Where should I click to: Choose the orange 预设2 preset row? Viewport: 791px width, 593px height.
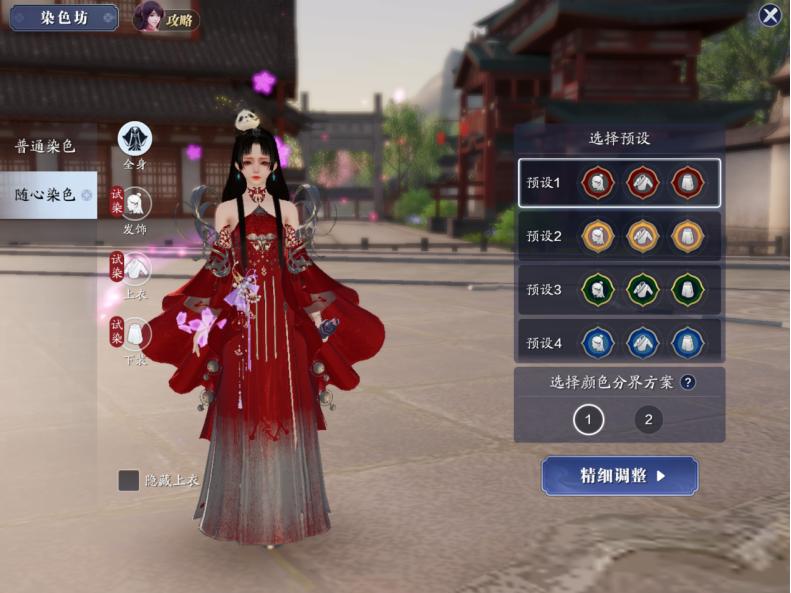pyautogui.click(x=619, y=237)
